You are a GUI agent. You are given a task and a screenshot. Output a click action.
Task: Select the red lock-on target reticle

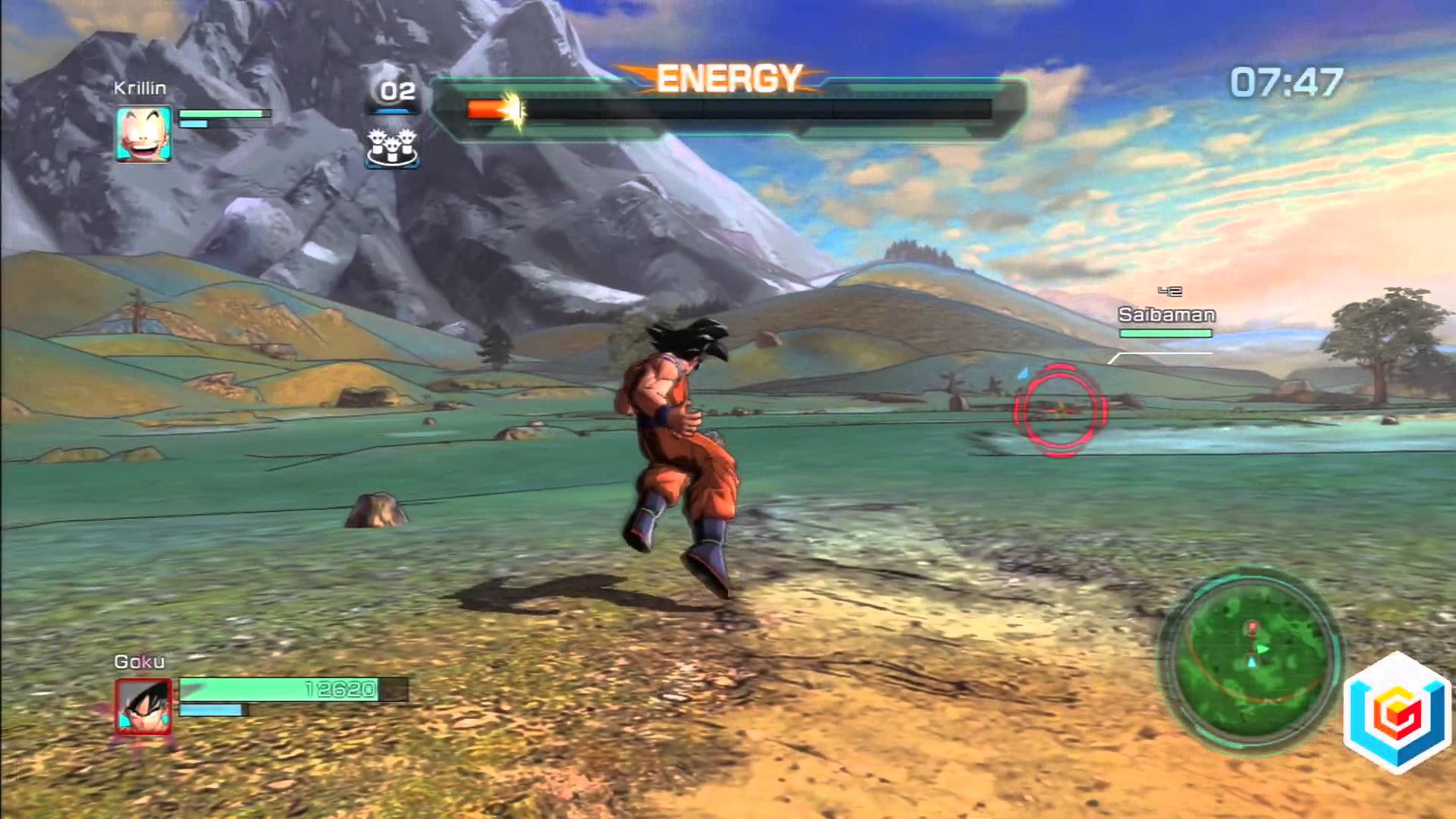(1060, 410)
